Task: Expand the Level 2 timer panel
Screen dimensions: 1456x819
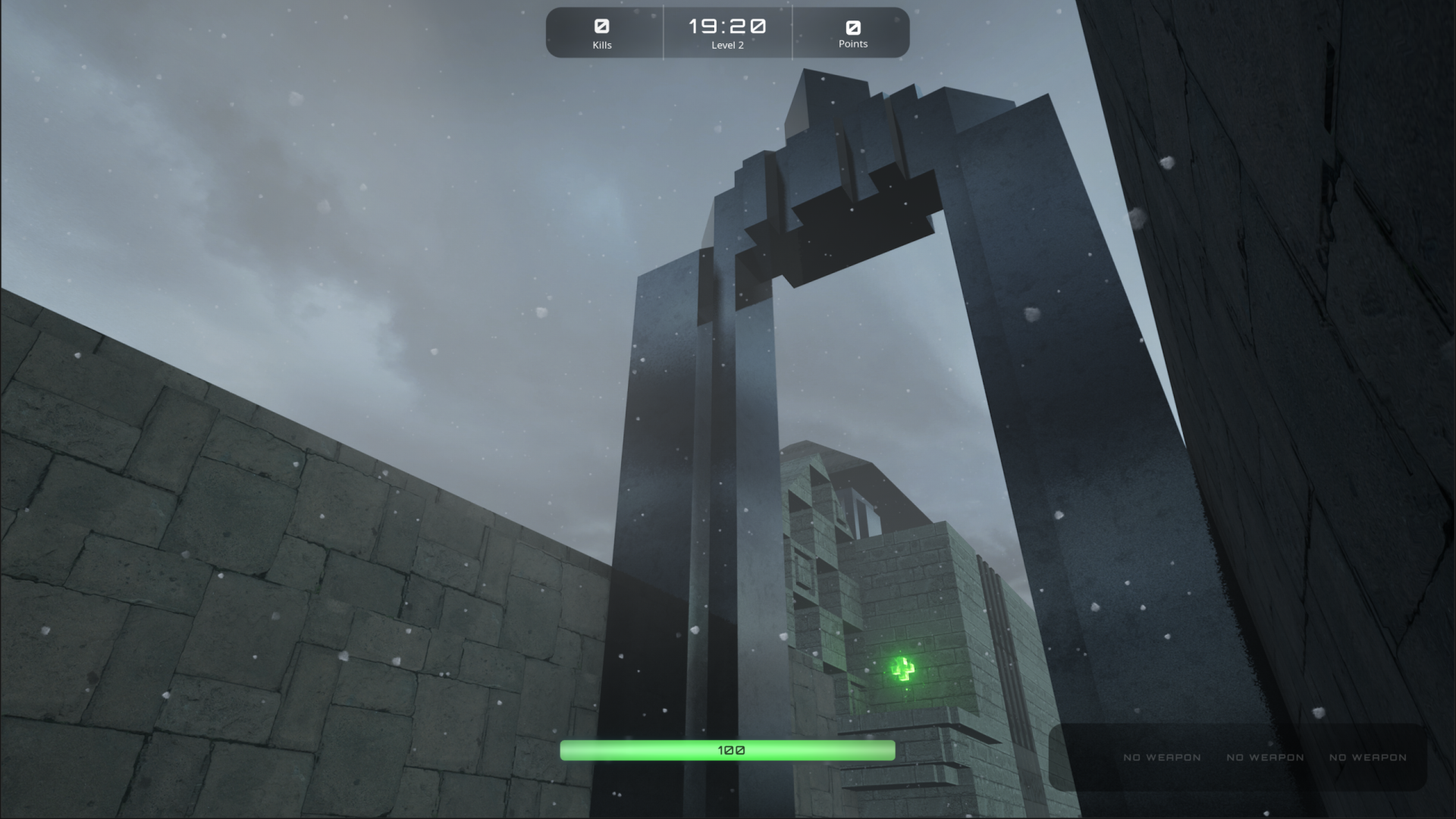Action: coord(727,33)
